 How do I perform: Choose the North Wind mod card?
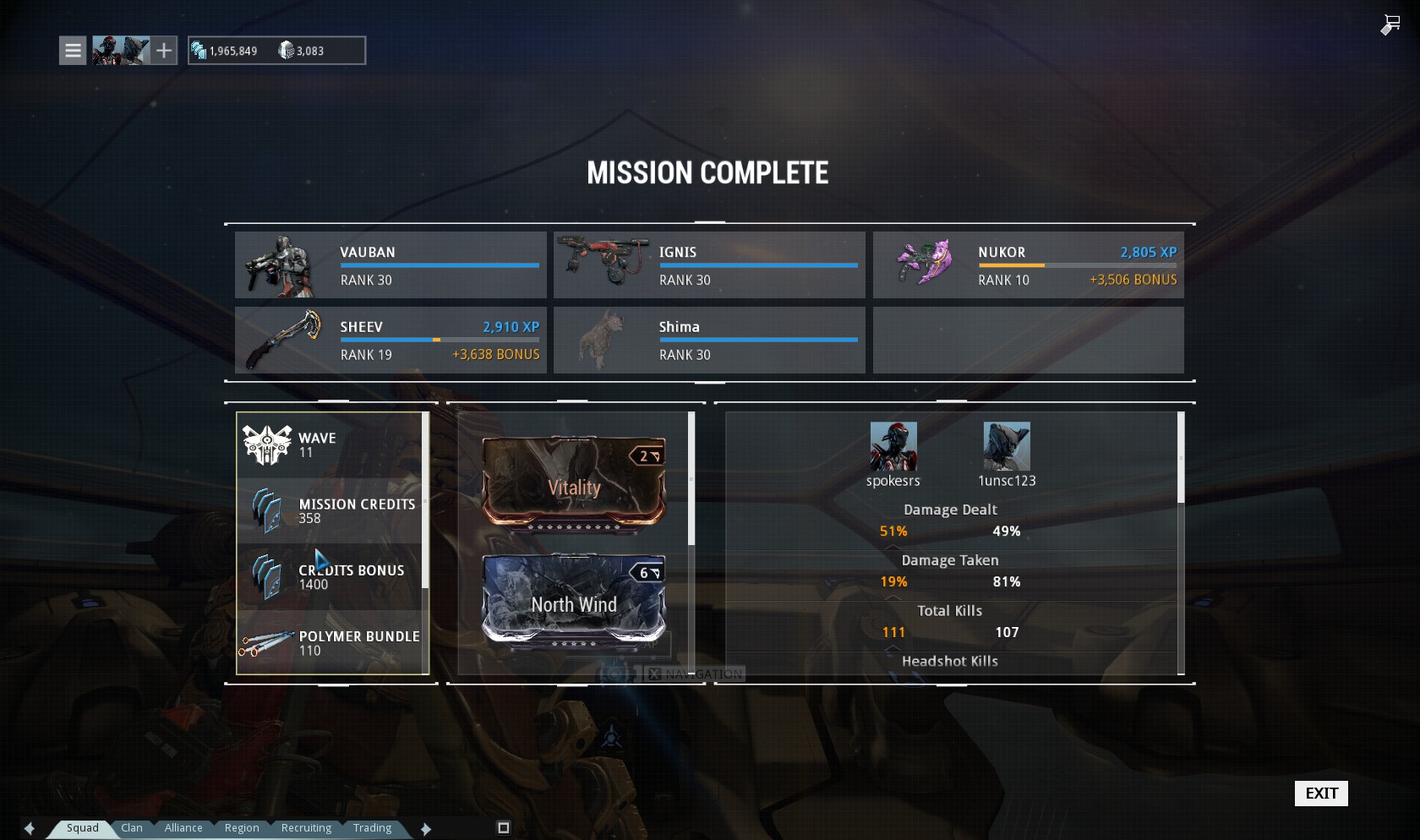tap(574, 603)
